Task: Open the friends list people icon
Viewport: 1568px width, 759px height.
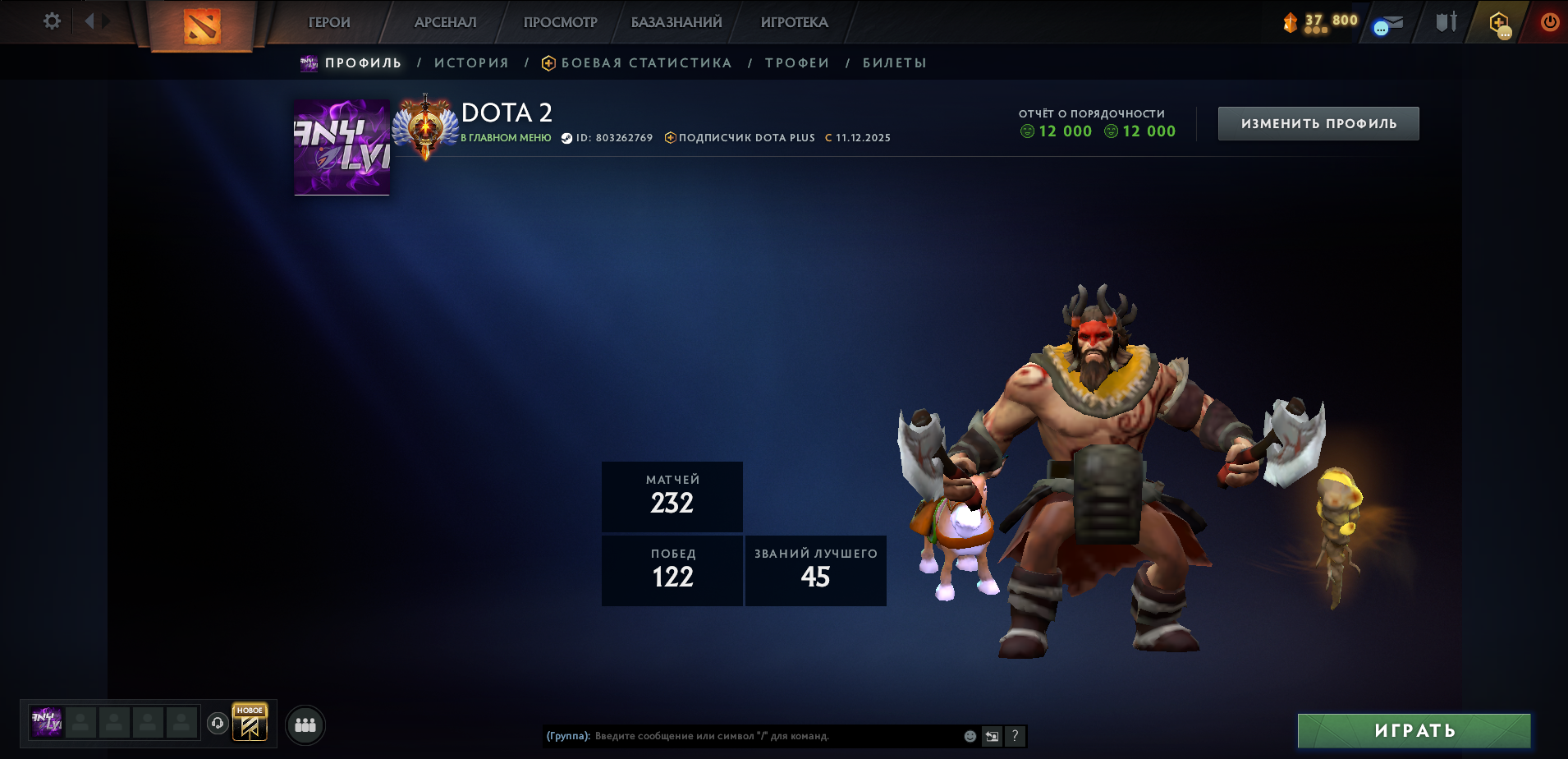Action: click(x=305, y=725)
